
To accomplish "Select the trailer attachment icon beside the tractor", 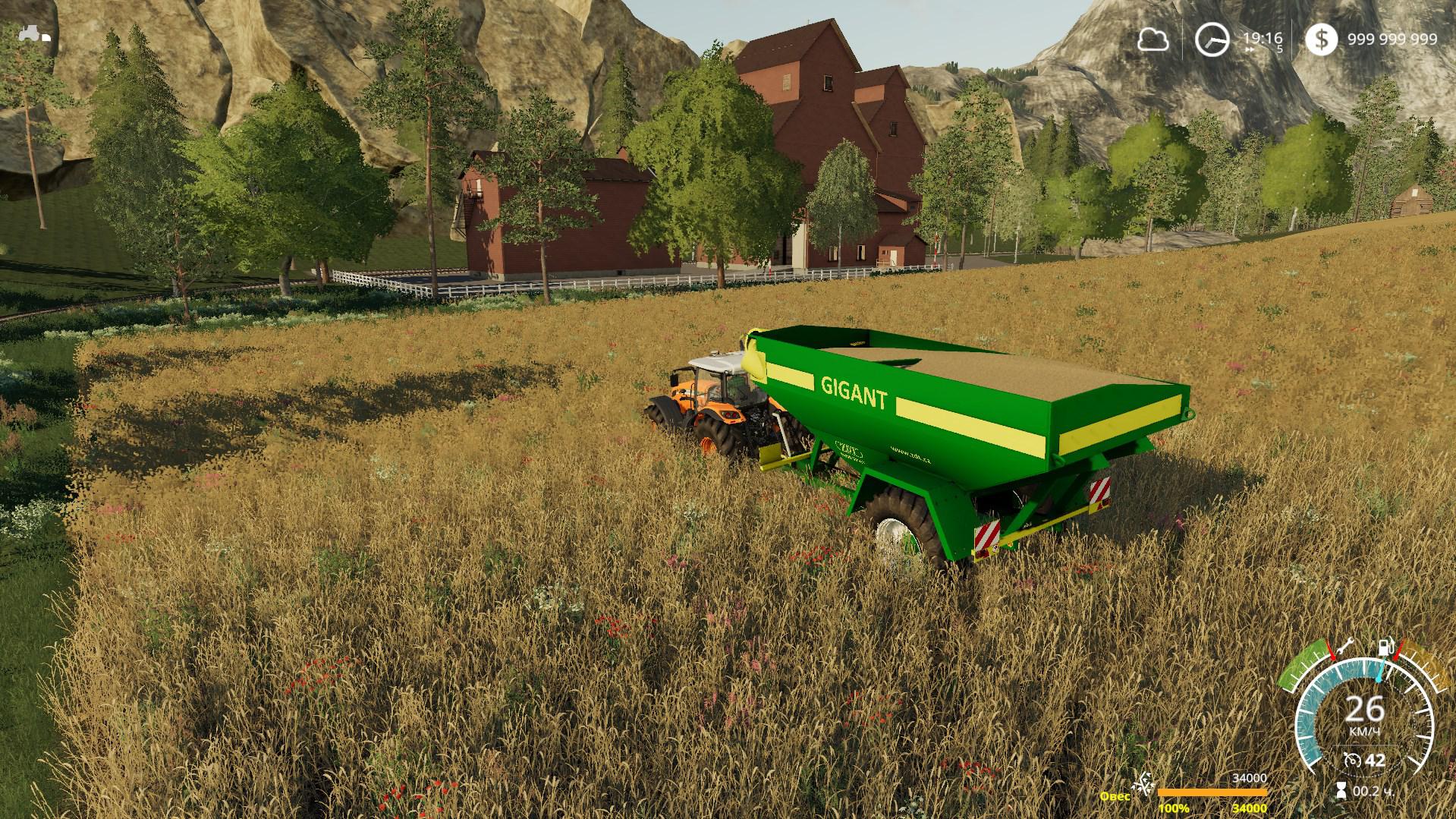I will 46,36.
